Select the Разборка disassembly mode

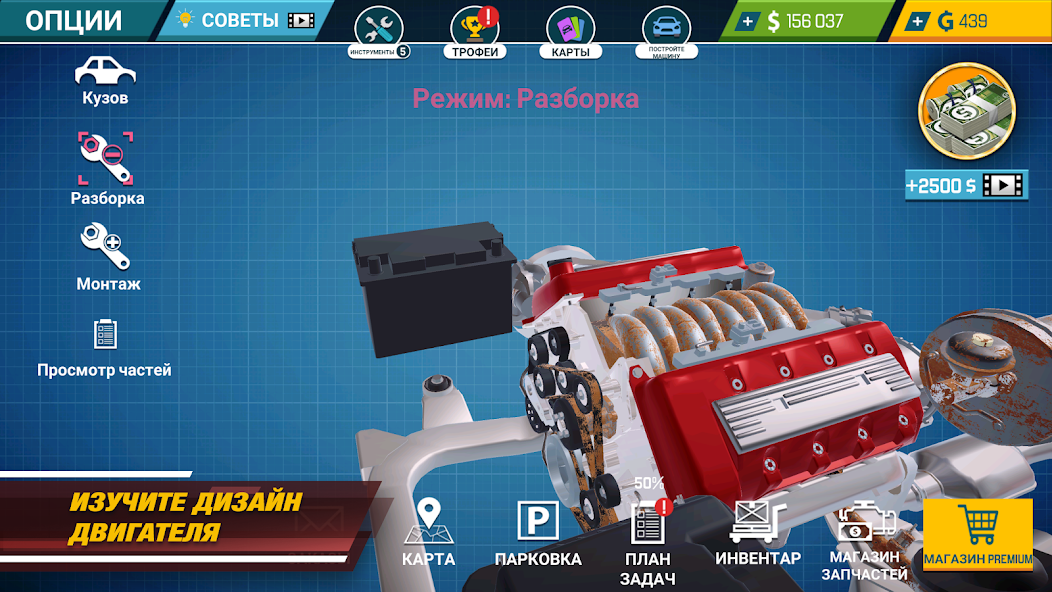(x=106, y=168)
